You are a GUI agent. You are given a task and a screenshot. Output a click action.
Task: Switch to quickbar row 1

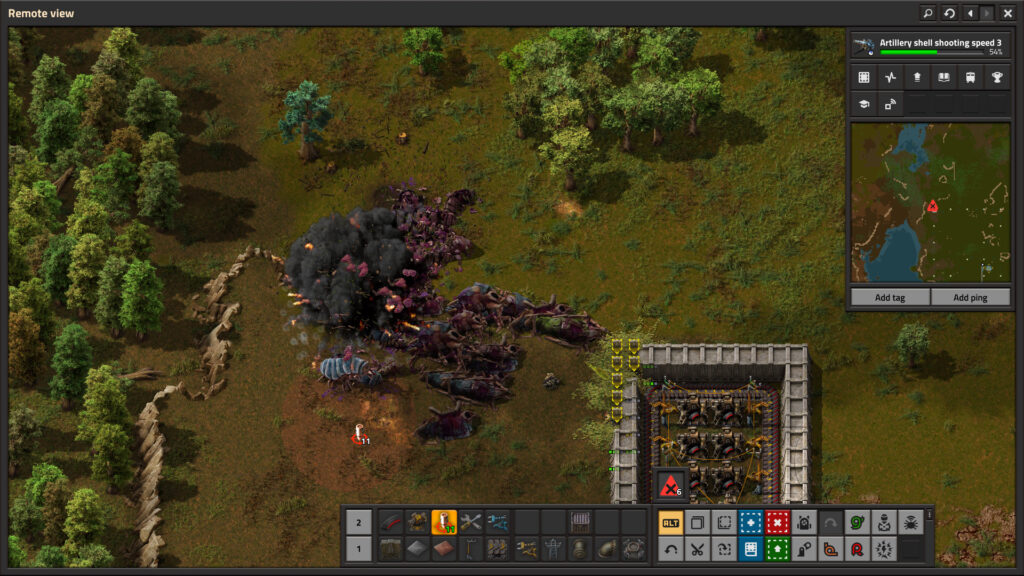[x=360, y=548]
